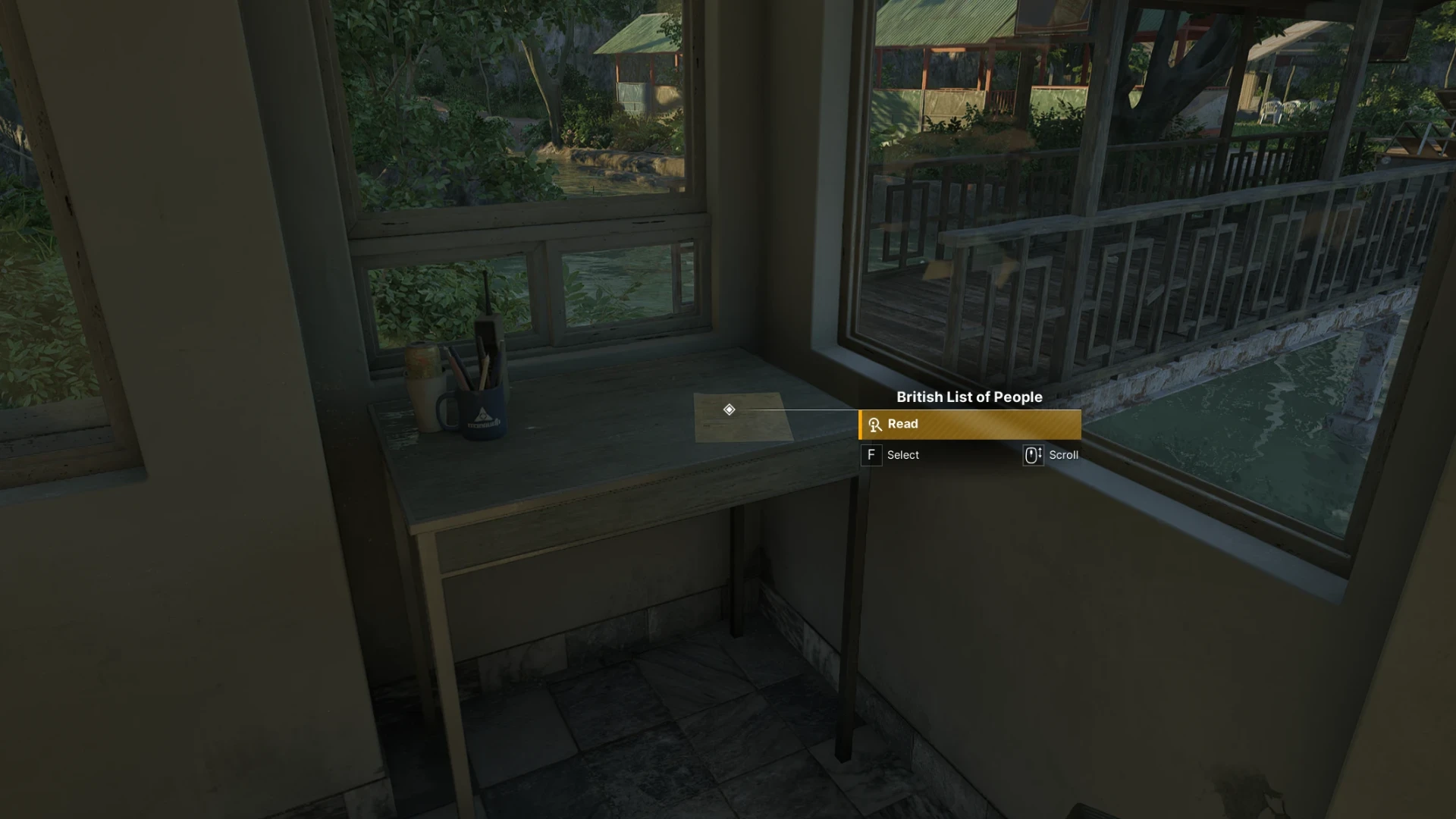This screenshot has width=1456, height=819.
Task: Select the diamond interaction marker on the paper
Action: pyautogui.click(x=729, y=409)
